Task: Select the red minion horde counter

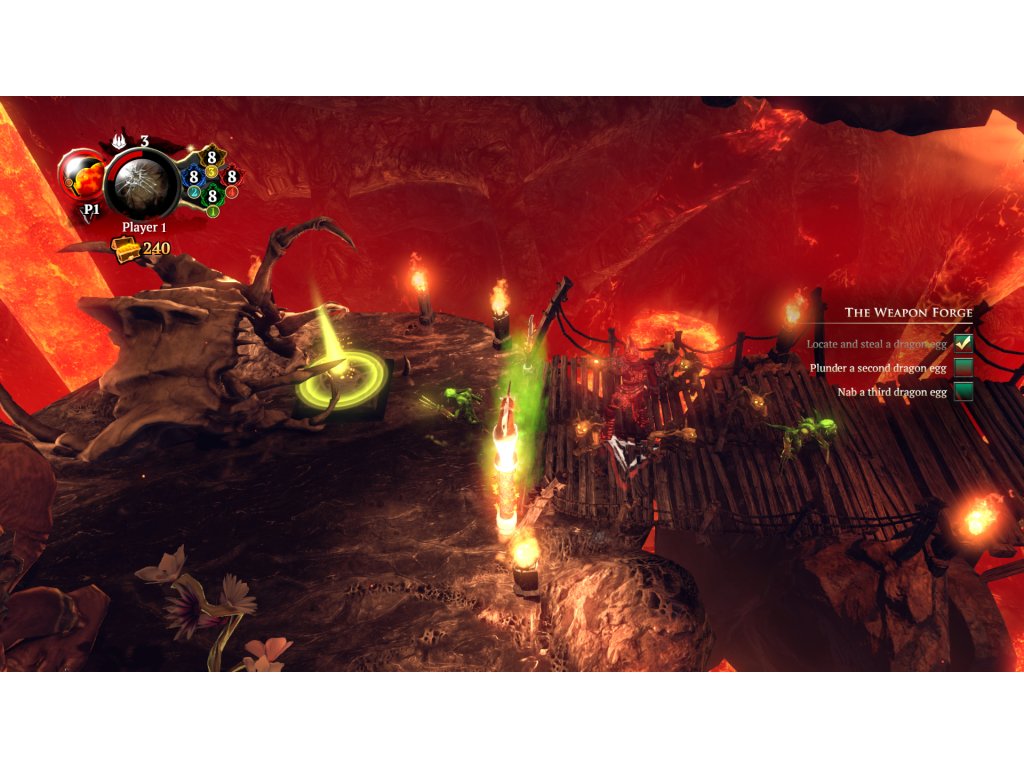Action: [x=232, y=177]
